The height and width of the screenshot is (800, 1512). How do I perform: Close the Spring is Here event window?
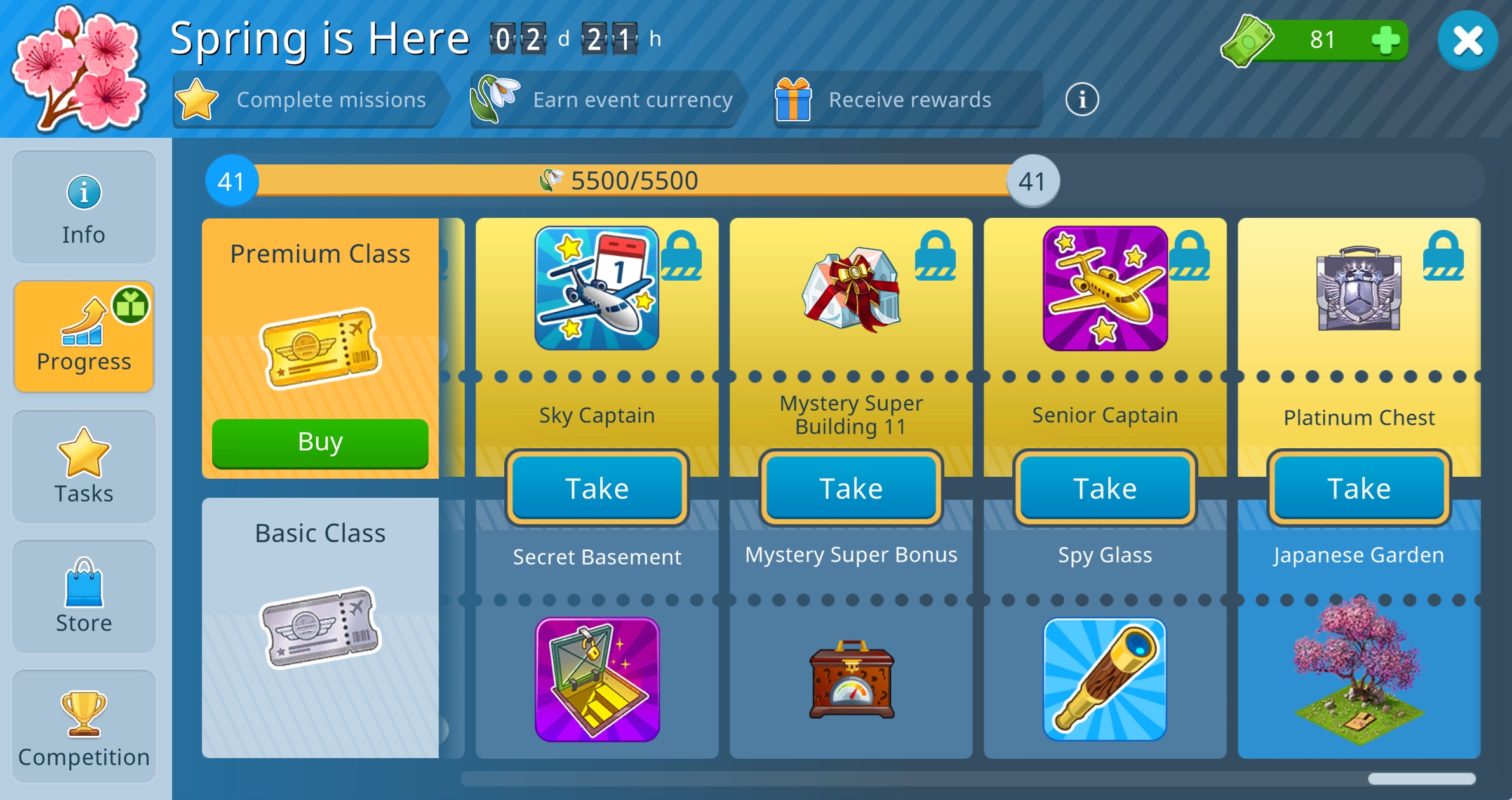coord(1468,41)
